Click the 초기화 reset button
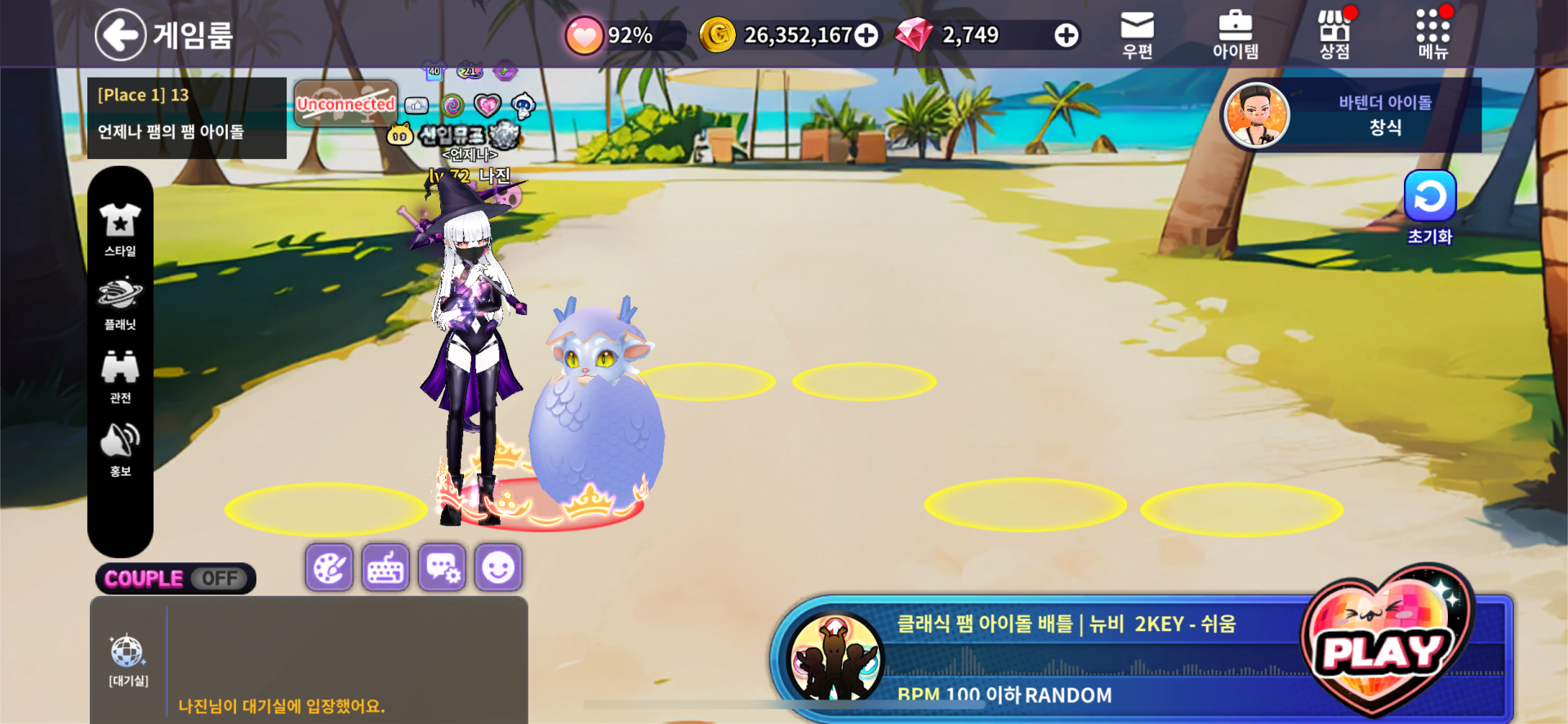Screen dimensions: 1568x724 click(x=1429, y=207)
